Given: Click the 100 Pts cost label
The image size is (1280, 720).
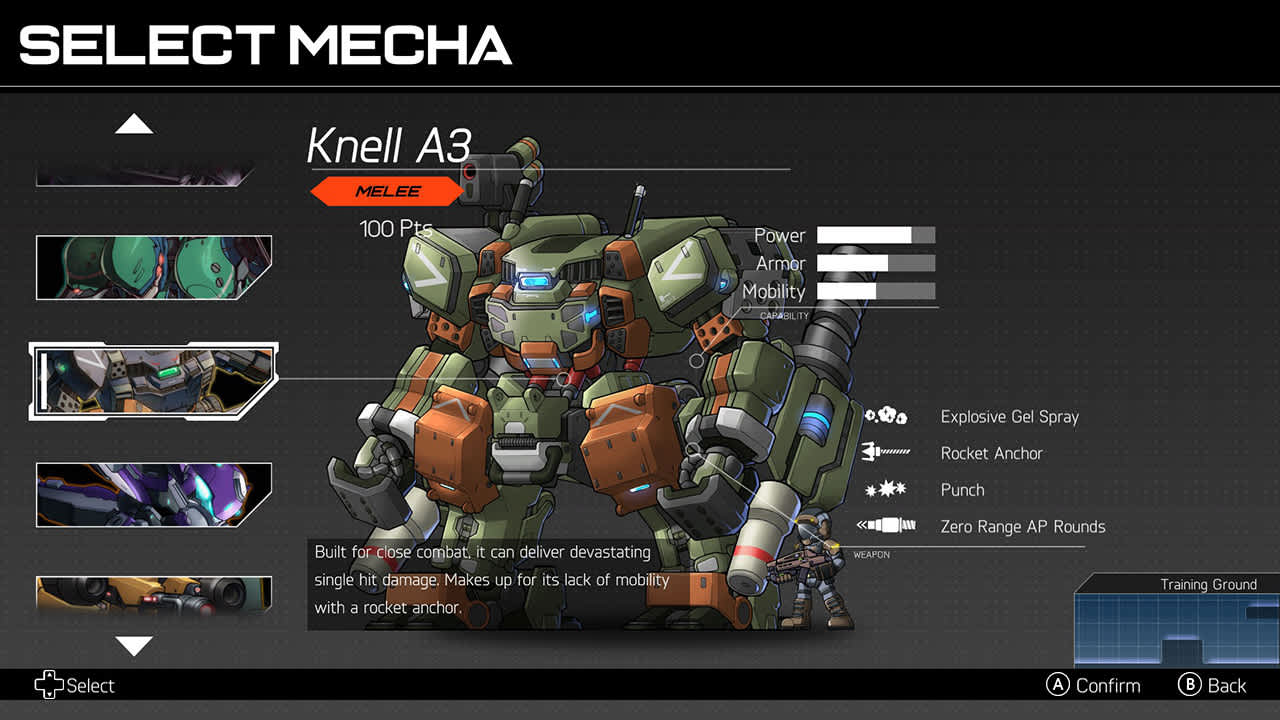Looking at the screenshot, I should (394, 228).
